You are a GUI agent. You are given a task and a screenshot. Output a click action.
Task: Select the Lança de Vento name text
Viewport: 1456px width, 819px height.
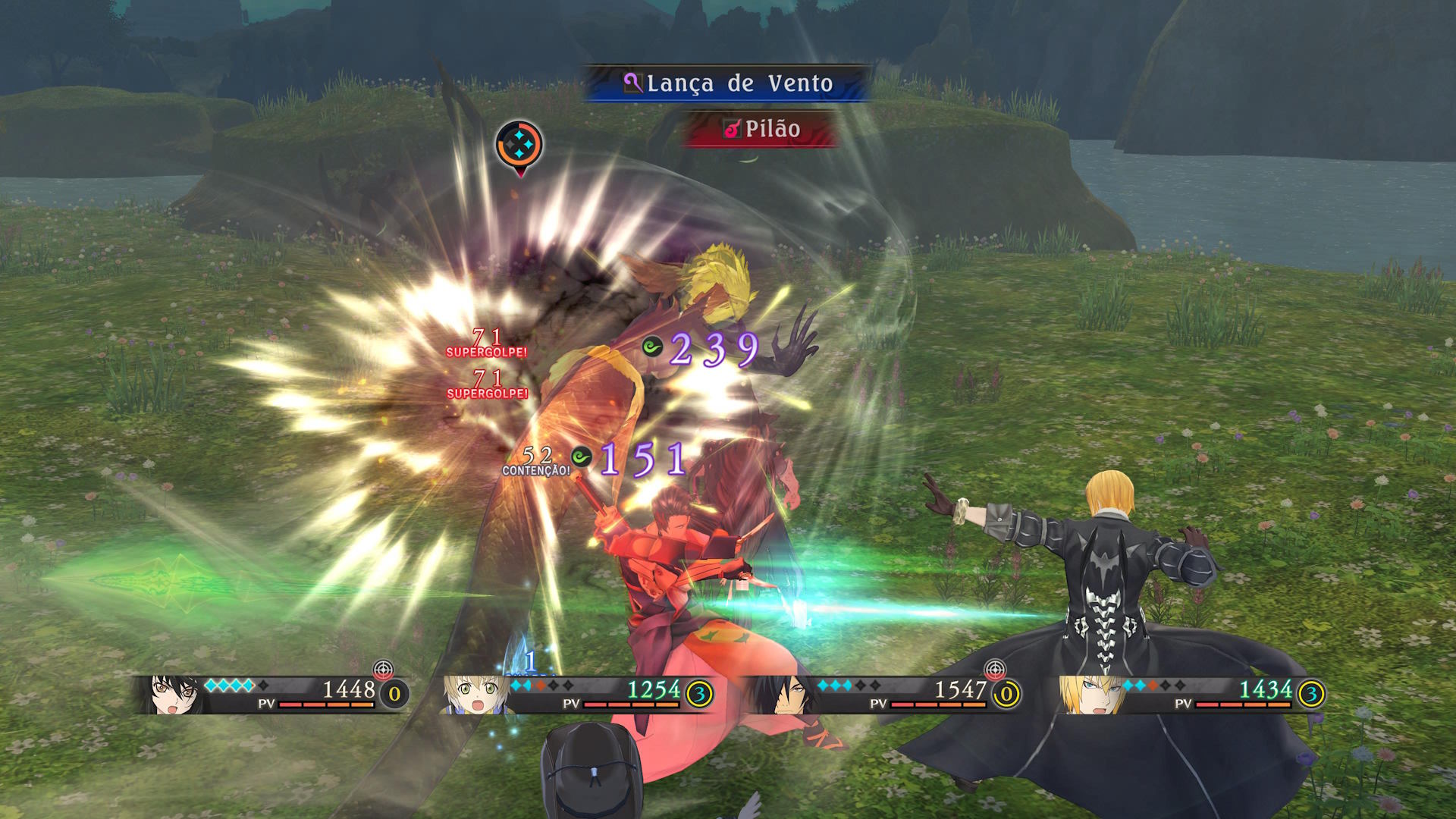point(739,84)
